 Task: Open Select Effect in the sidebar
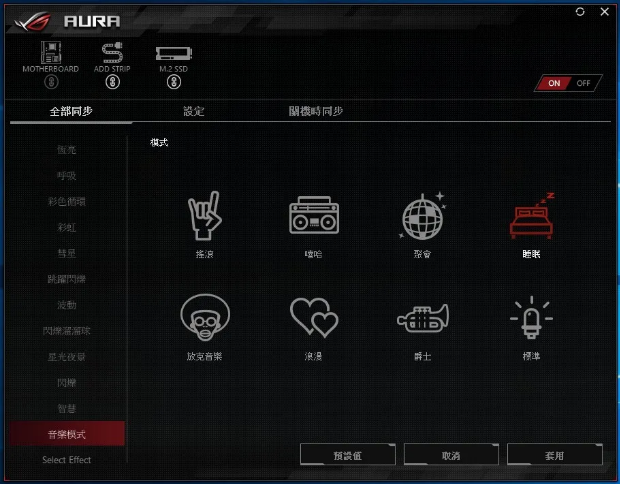[x=67, y=460]
